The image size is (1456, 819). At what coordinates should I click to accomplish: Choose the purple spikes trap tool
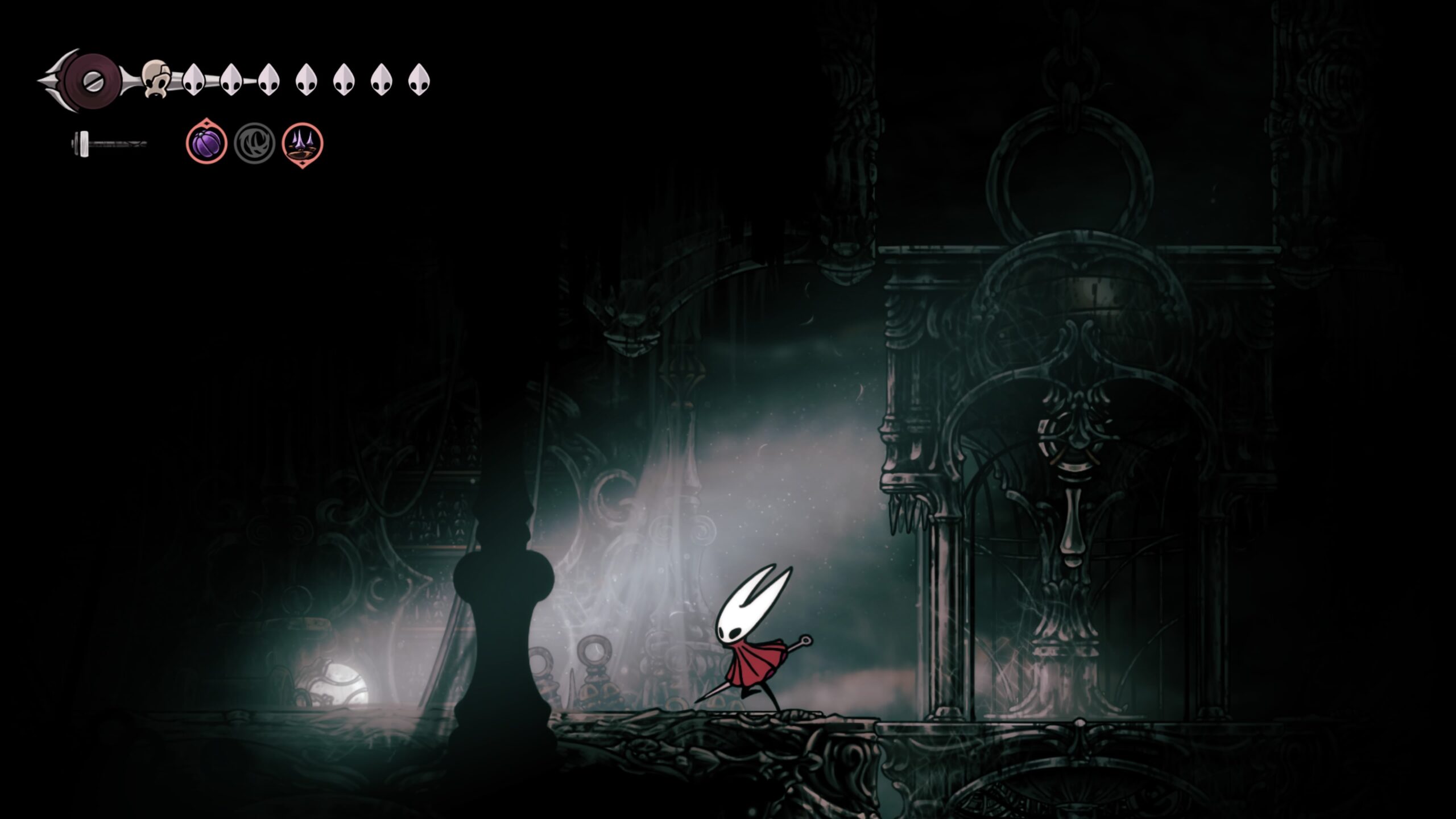click(303, 143)
